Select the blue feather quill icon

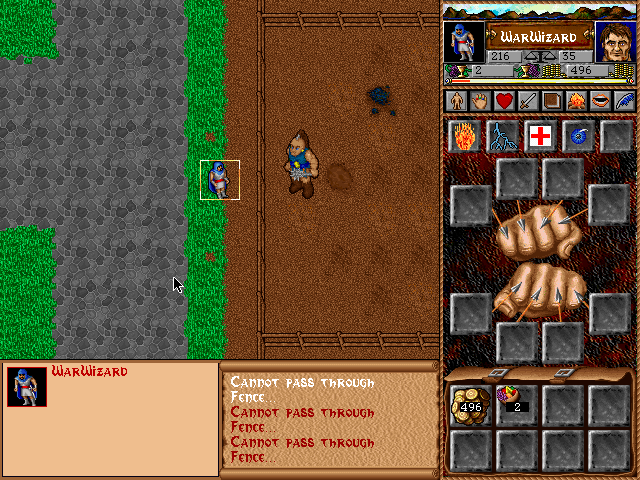pyautogui.click(x=623, y=101)
